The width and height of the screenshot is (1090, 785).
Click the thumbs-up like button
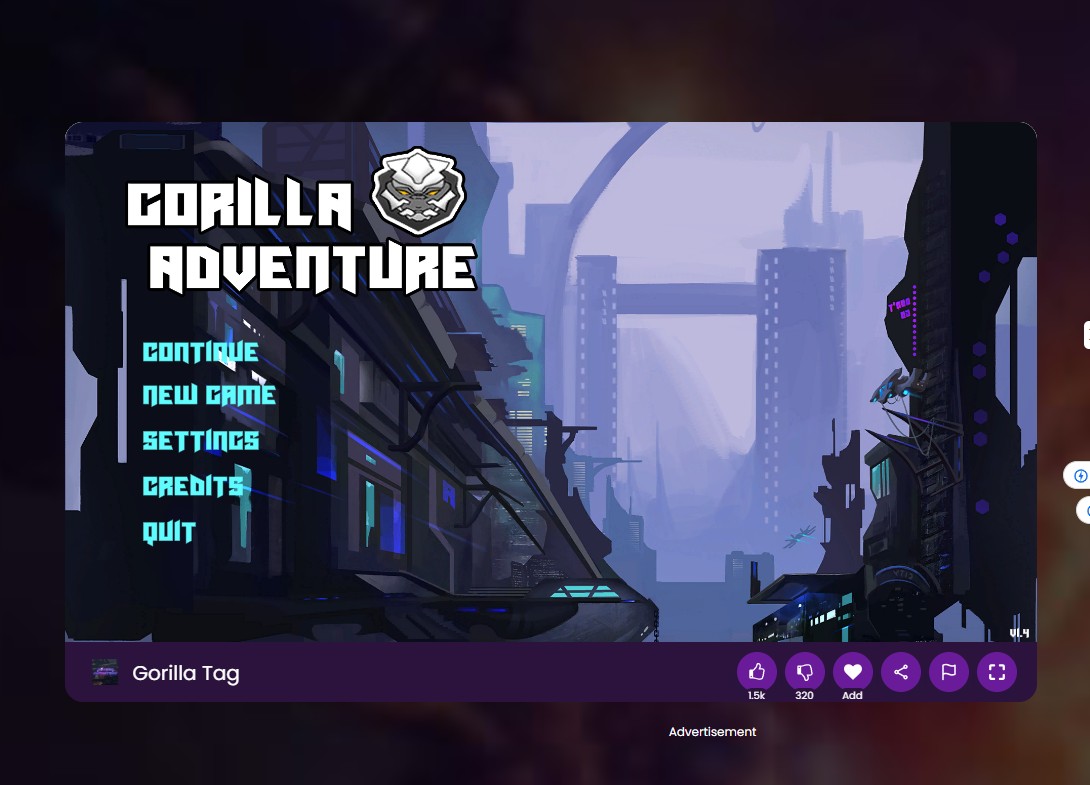[757, 672]
